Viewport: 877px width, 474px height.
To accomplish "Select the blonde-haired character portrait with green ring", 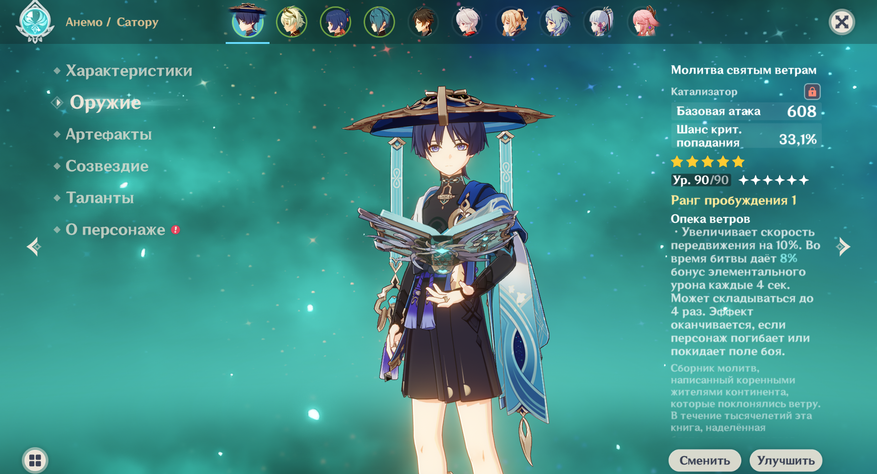I will pyautogui.click(x=291, y=21).
